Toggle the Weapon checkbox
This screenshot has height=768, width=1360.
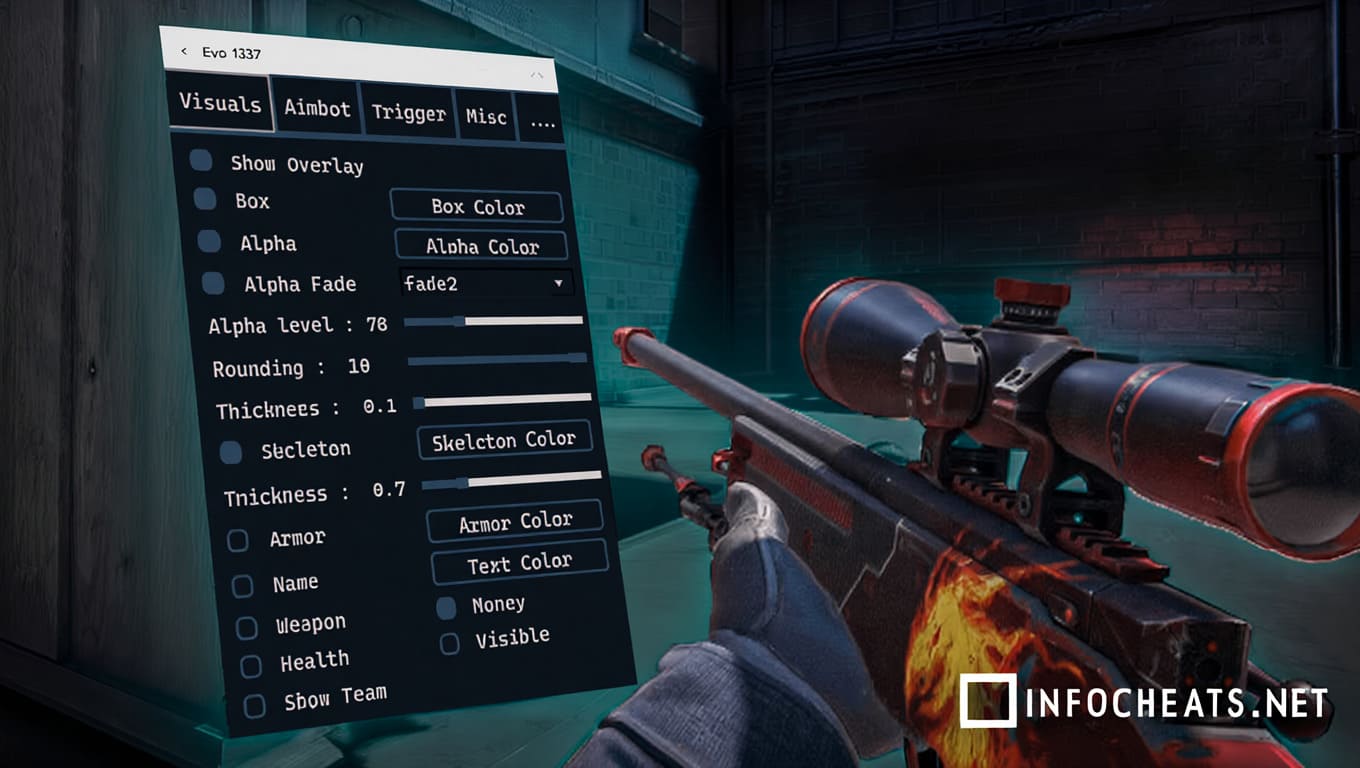tap(247, 628)
